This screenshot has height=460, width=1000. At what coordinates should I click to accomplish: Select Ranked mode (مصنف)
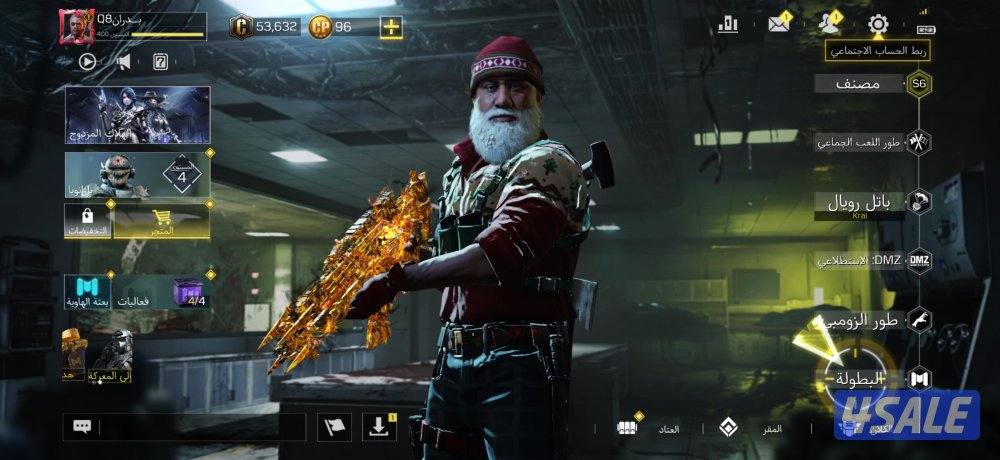pyautogui.click(x=860, y=84)
